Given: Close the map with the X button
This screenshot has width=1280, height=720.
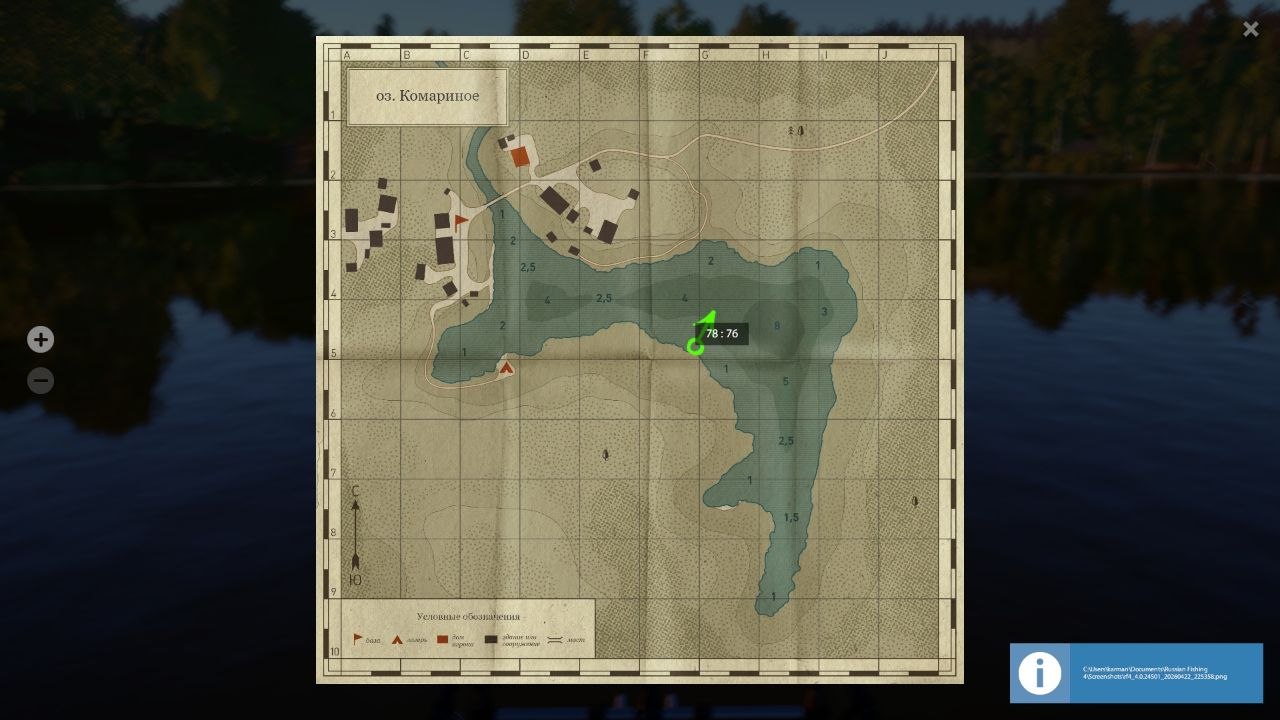Looking at the screenshot, I should (1250, 29).
